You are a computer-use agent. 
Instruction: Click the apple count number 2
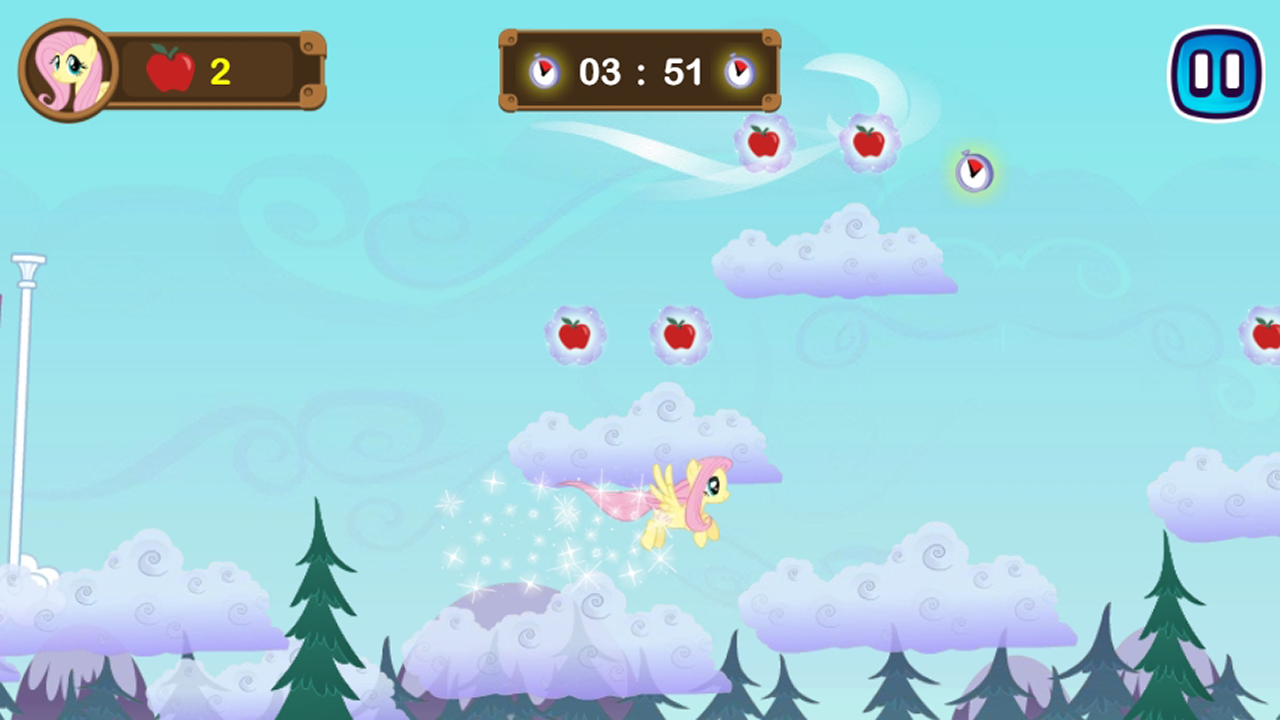coord(219,70)
